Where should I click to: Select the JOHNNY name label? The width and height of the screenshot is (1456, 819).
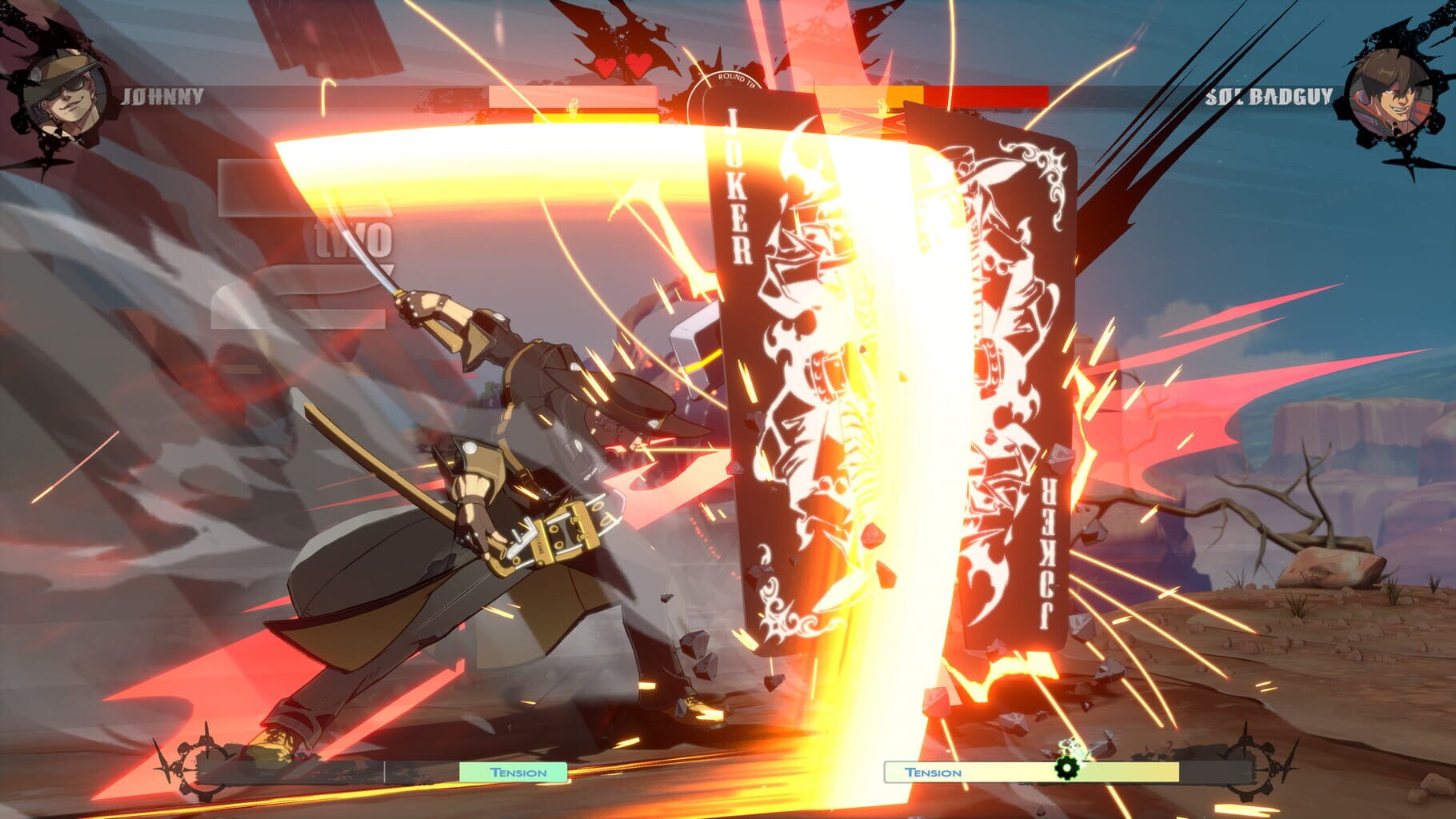pyautogui.click(x=162, y=96)
